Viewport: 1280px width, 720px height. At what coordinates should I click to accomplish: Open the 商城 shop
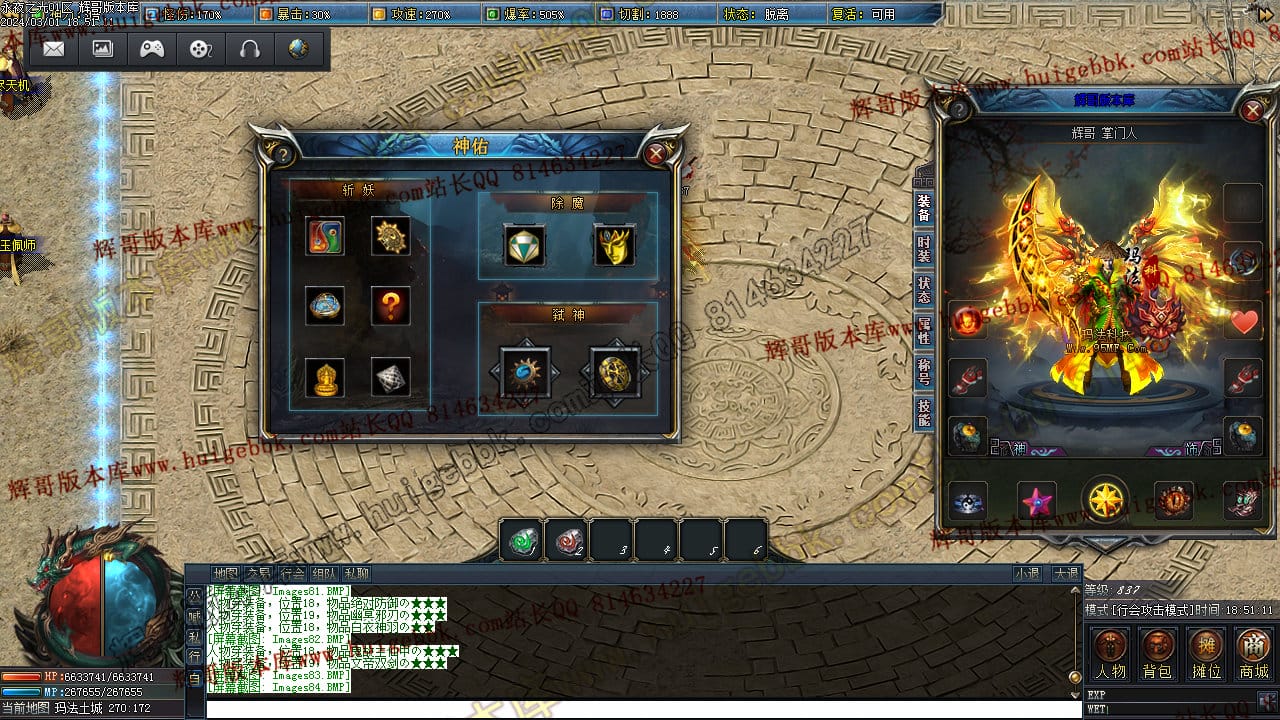(x=1254, y=654)
